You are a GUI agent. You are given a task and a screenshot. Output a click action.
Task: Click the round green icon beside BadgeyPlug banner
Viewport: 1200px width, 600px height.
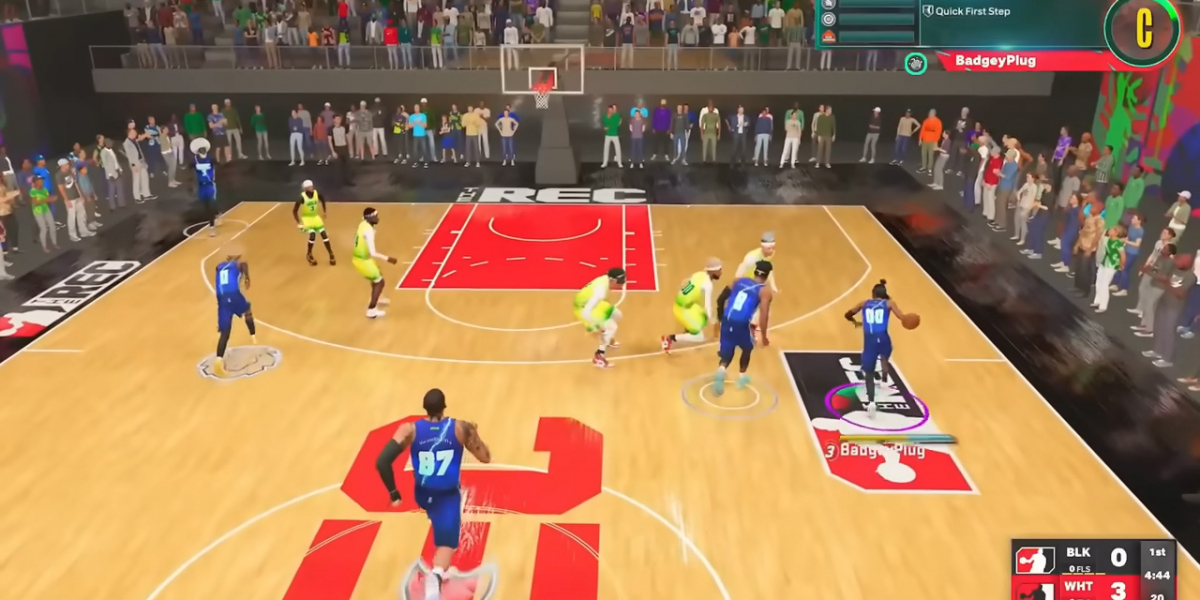[915, 63]
